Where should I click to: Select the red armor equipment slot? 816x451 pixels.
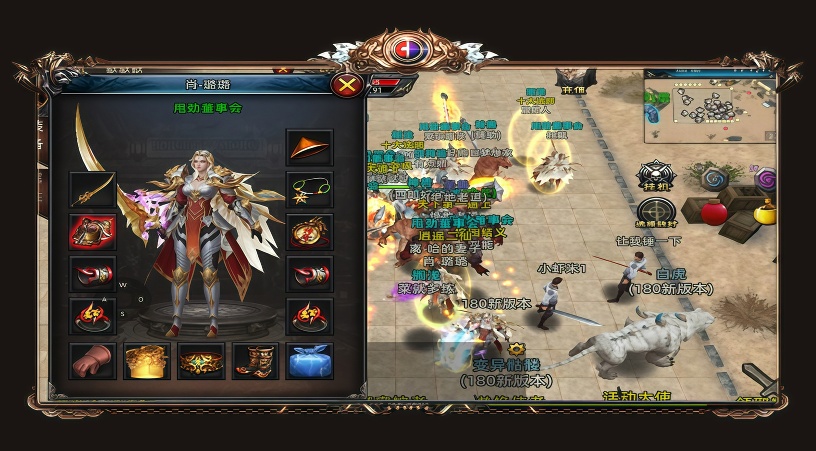[x=92, y=231]
